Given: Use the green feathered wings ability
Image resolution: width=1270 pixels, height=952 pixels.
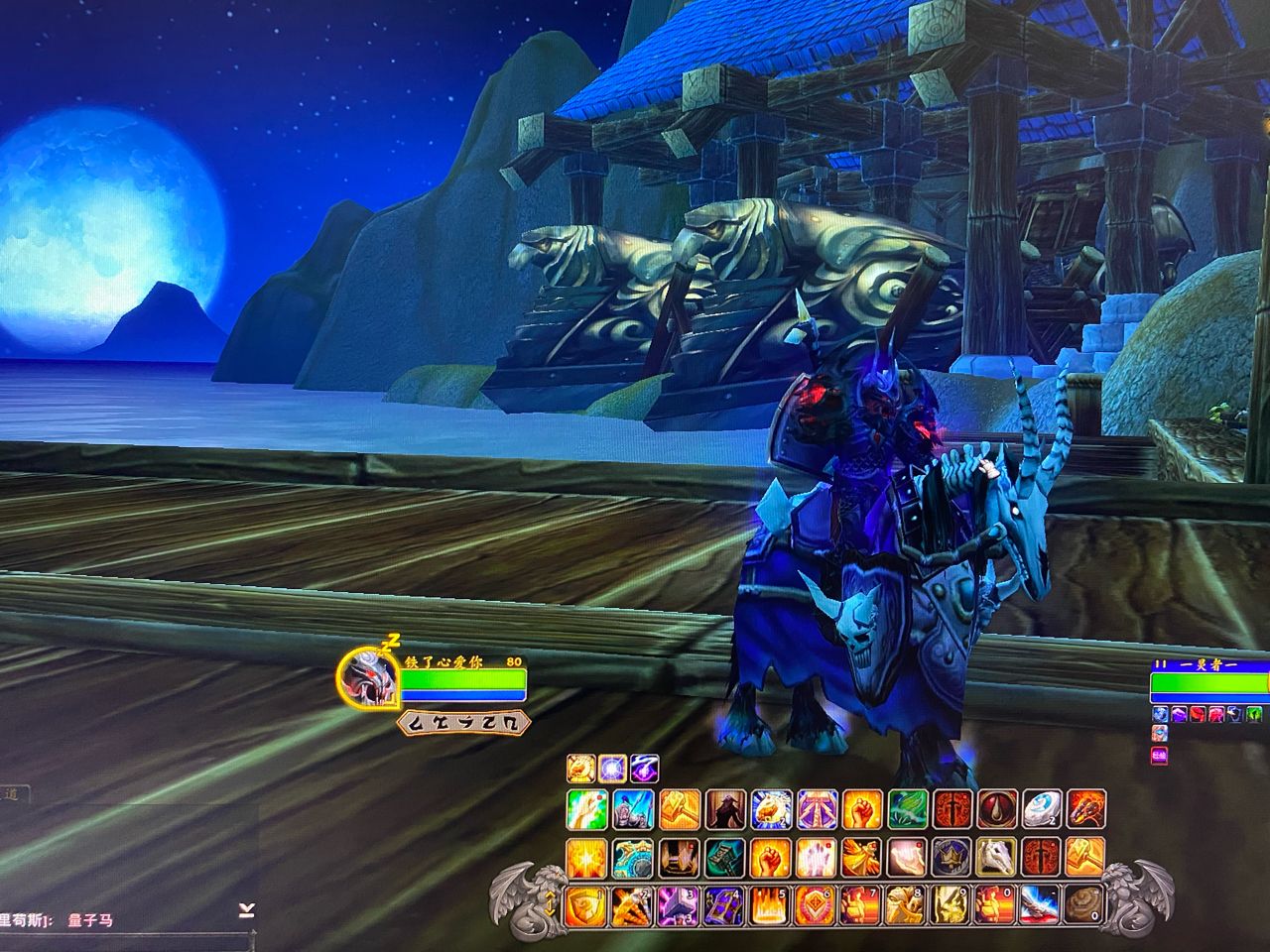Looking at the screenshot, I should pyautogui.click(x=906, y=809).
